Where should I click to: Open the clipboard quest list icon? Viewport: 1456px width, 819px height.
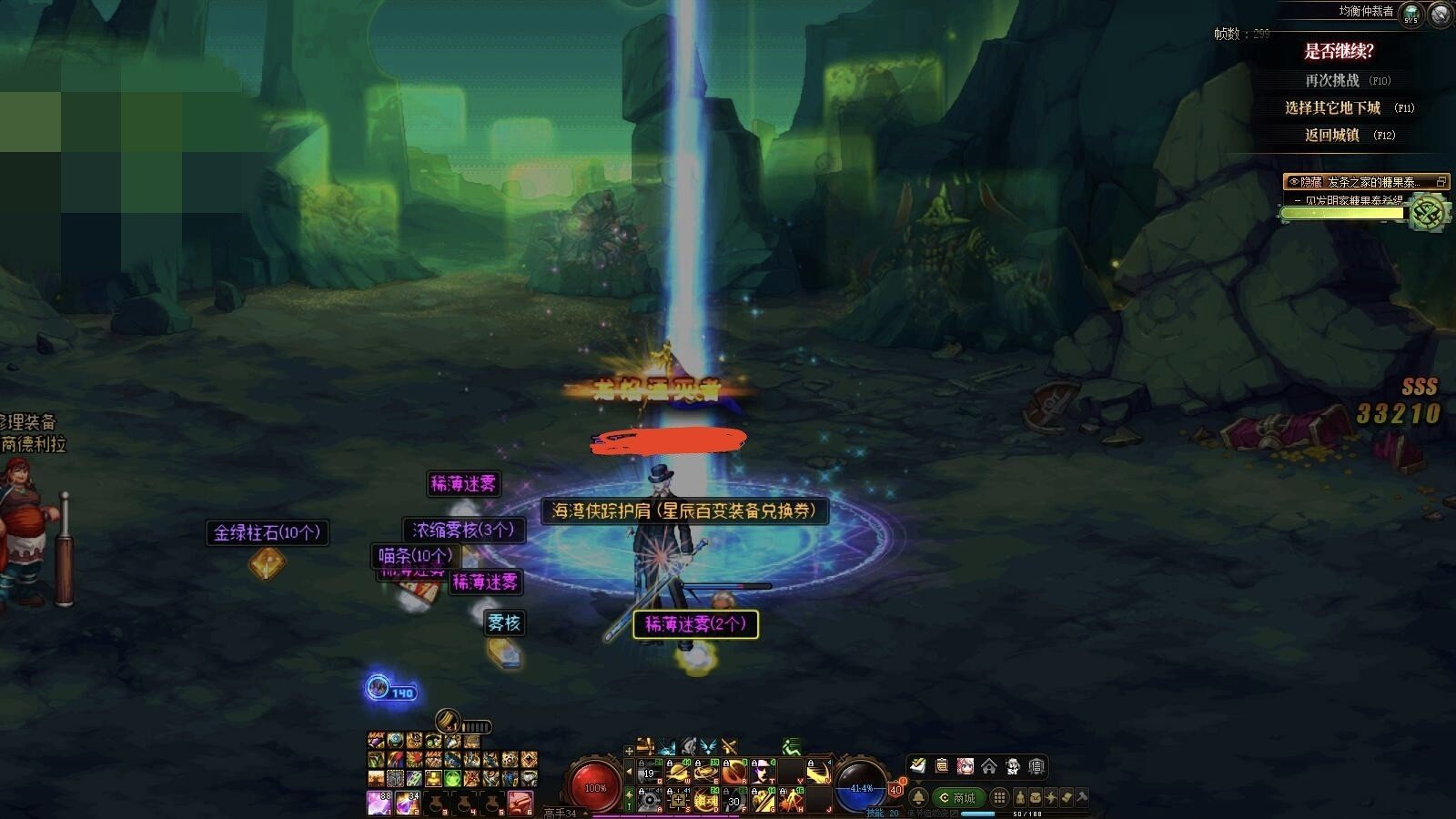point(942,766)
